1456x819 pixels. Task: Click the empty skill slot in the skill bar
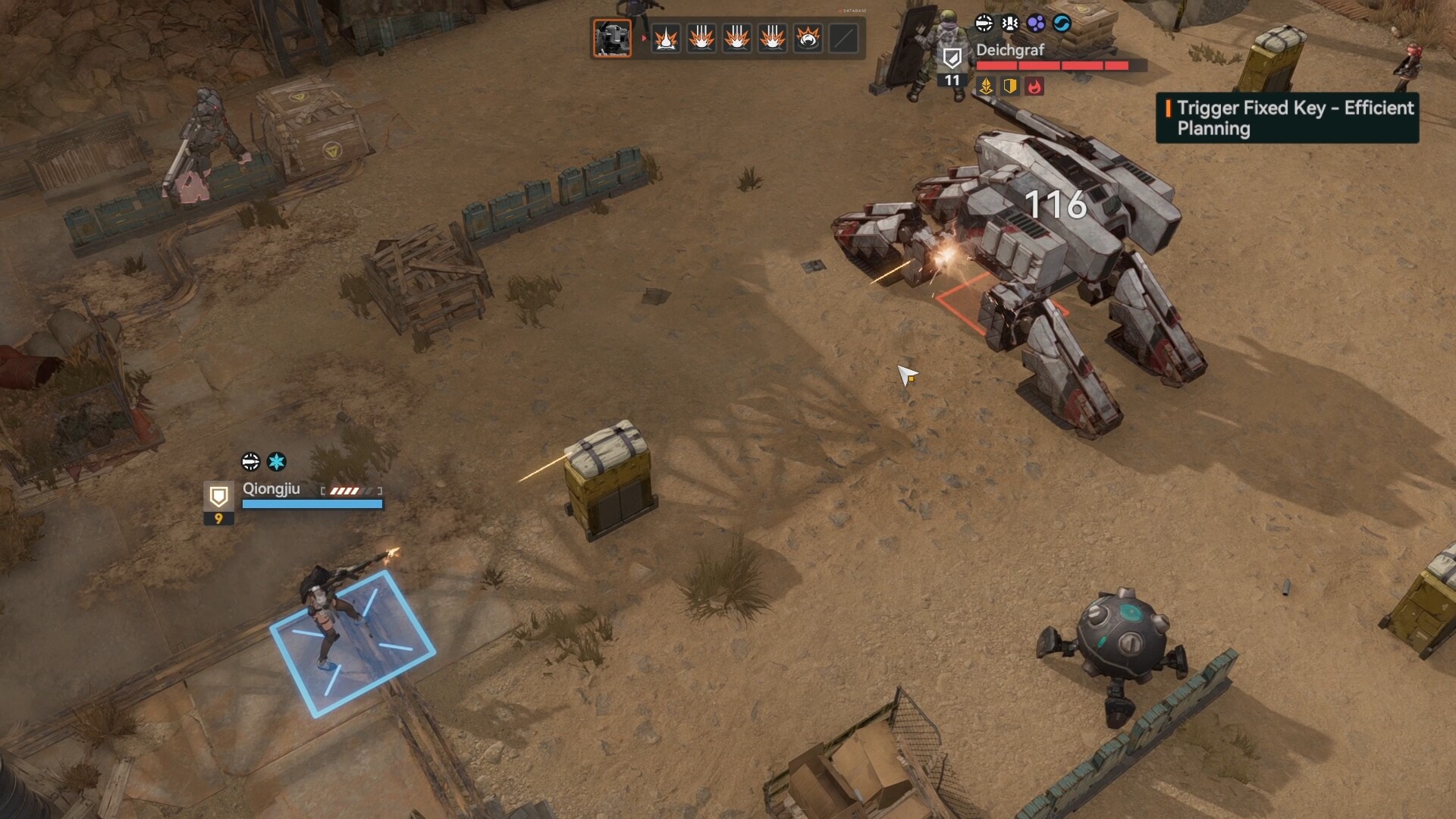843,38
